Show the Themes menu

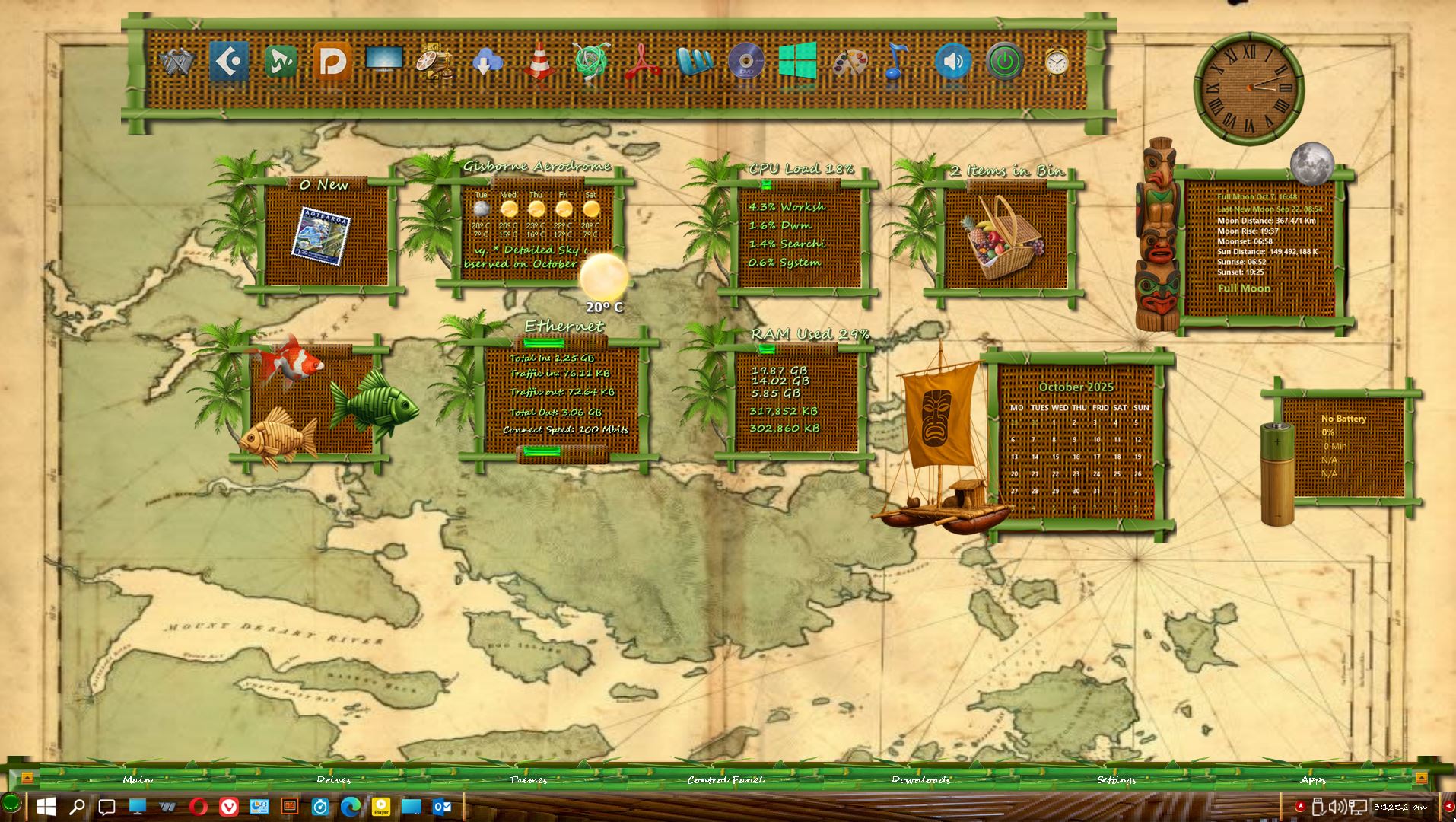(x=528, y=779)
